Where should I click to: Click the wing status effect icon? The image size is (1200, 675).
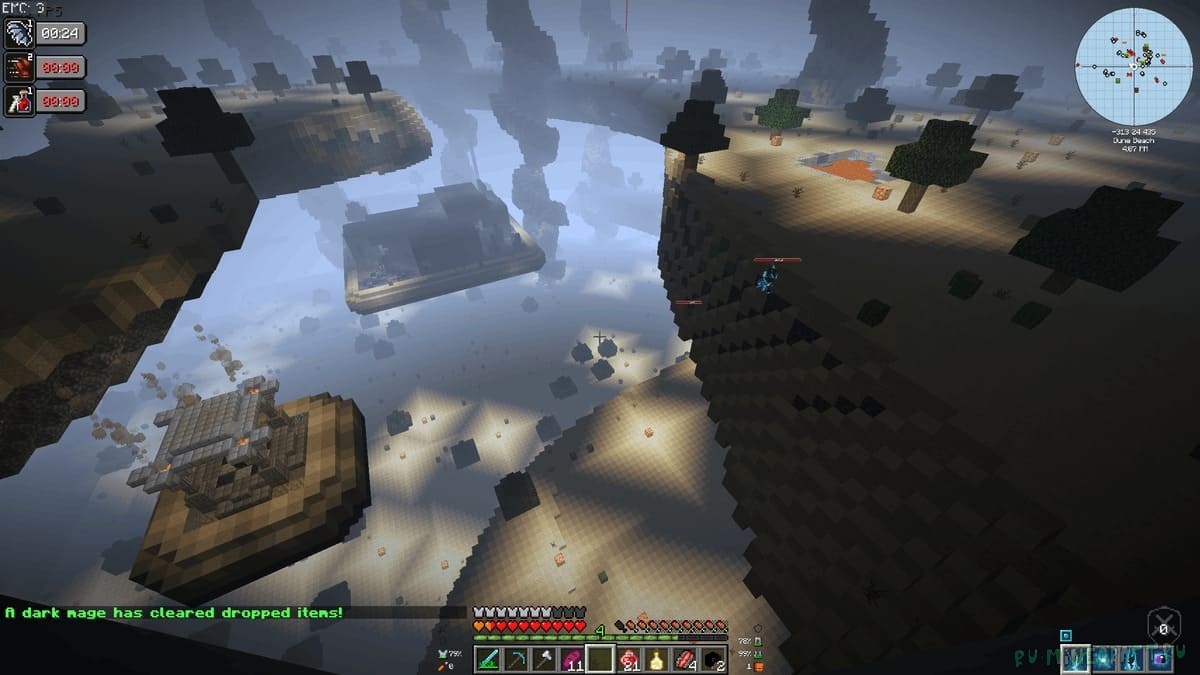coord(20,33)
